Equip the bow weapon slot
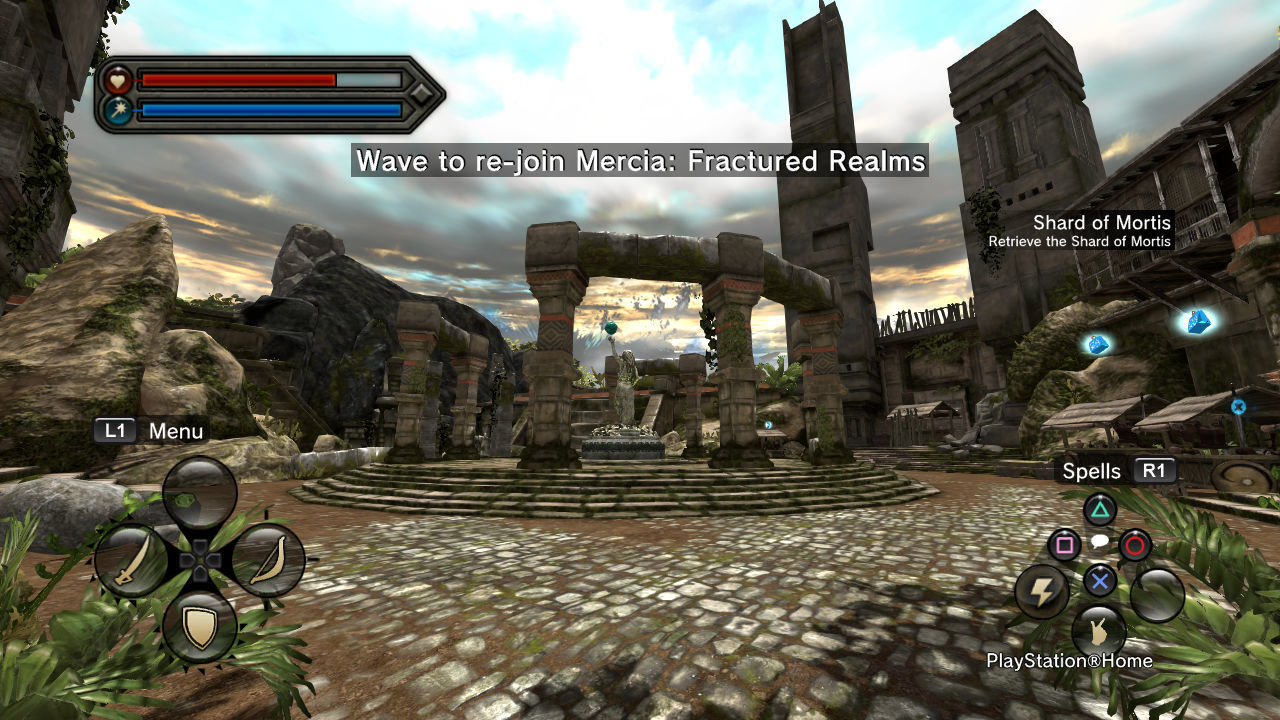 coord(268,561)
